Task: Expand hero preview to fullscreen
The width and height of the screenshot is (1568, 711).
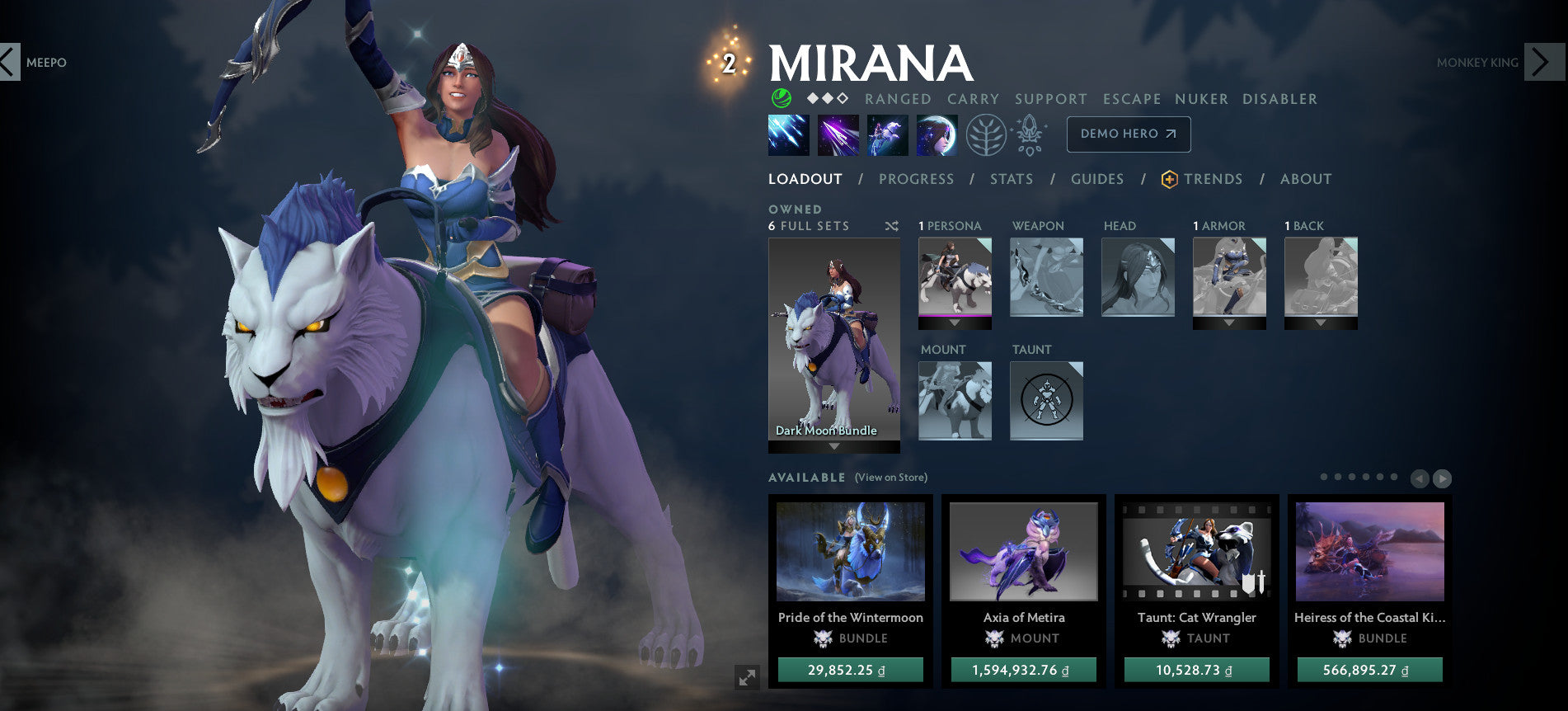Action: click(746, 676)
